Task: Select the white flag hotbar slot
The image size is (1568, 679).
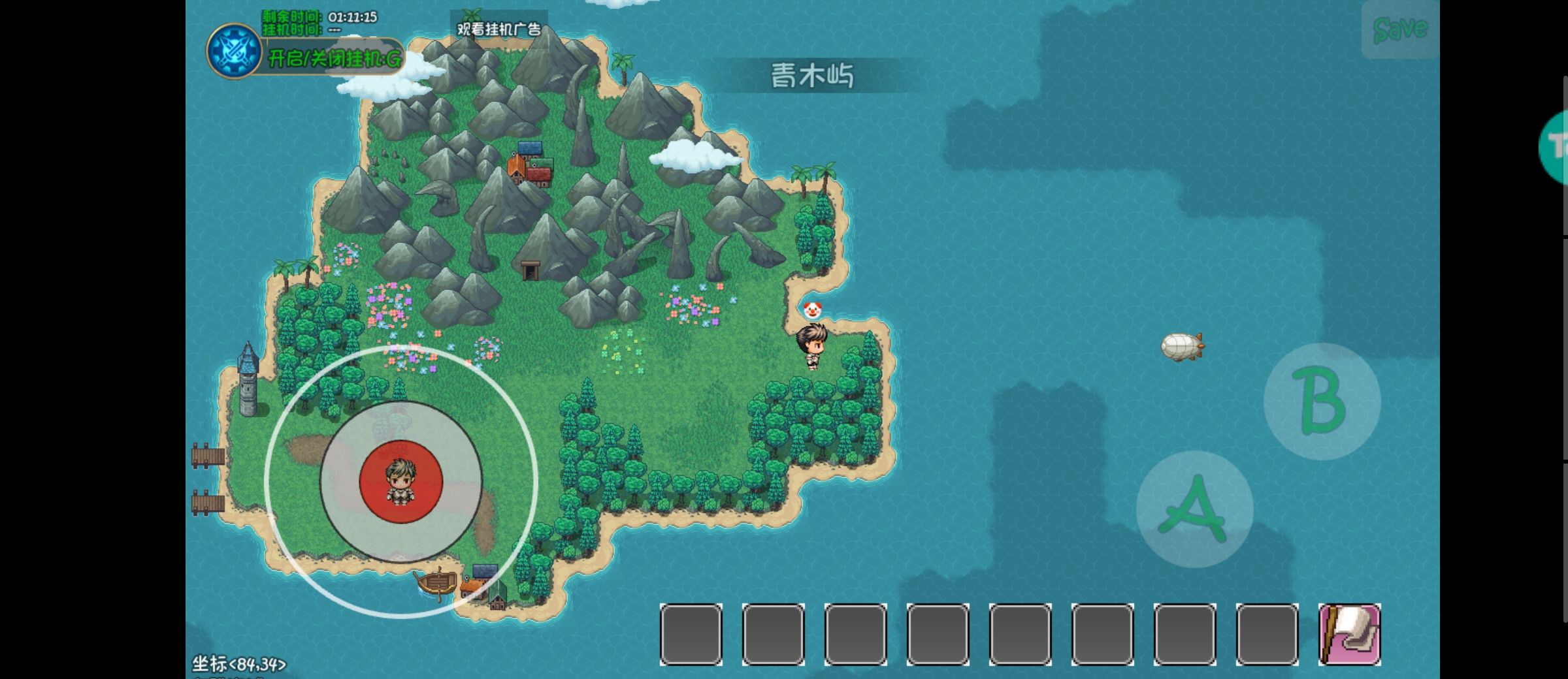Action: (x=1350, y=635)
